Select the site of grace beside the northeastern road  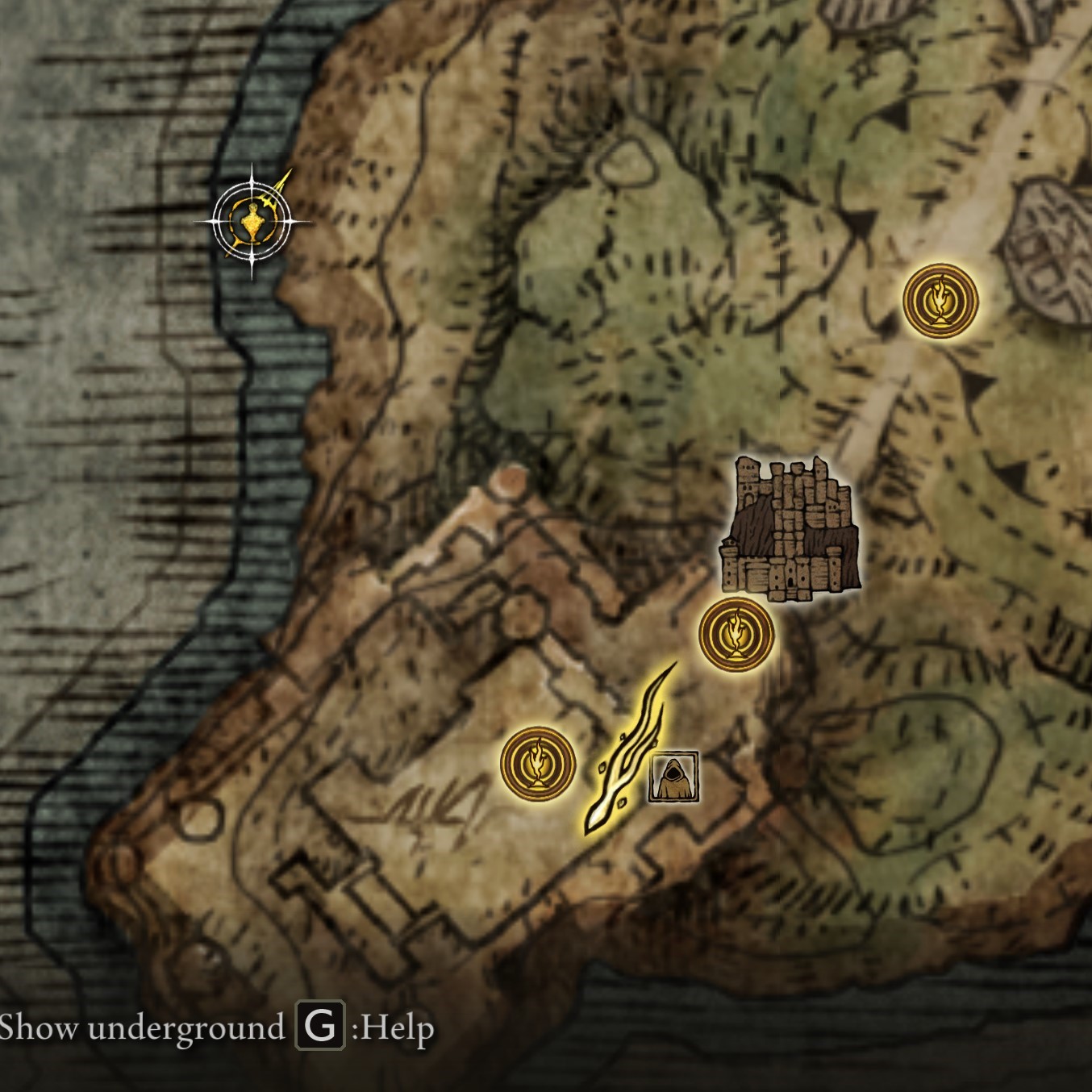click(940, 301)
